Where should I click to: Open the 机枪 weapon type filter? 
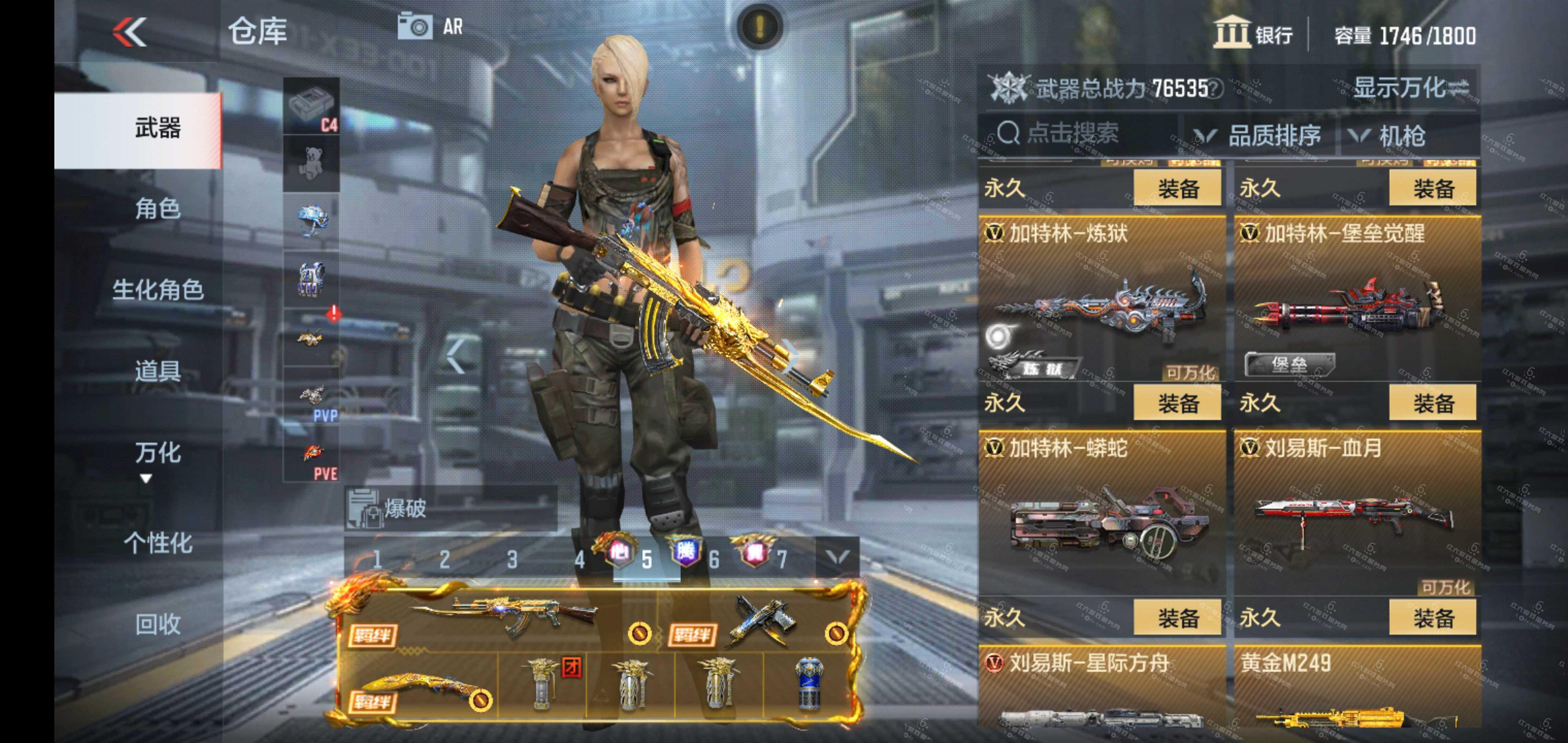[1388, 135]
